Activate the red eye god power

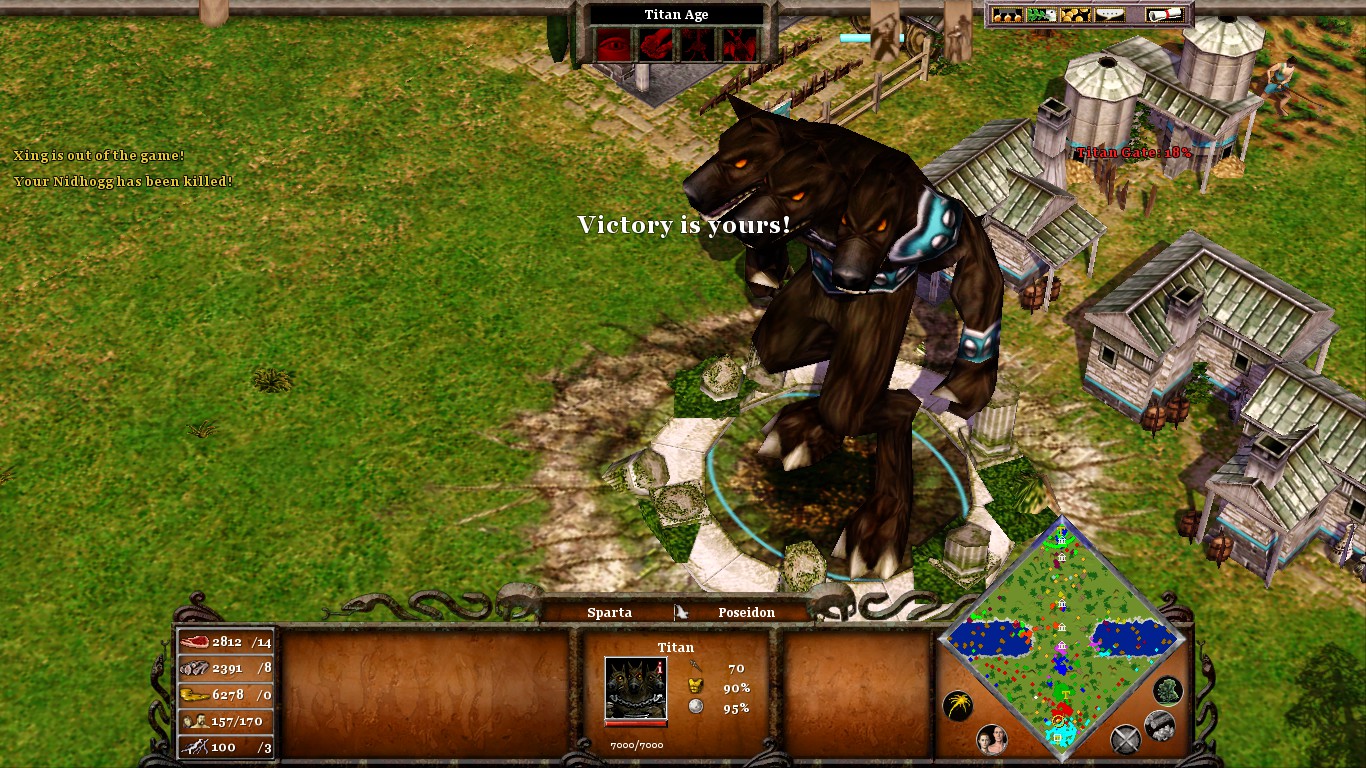pos(613,43)
